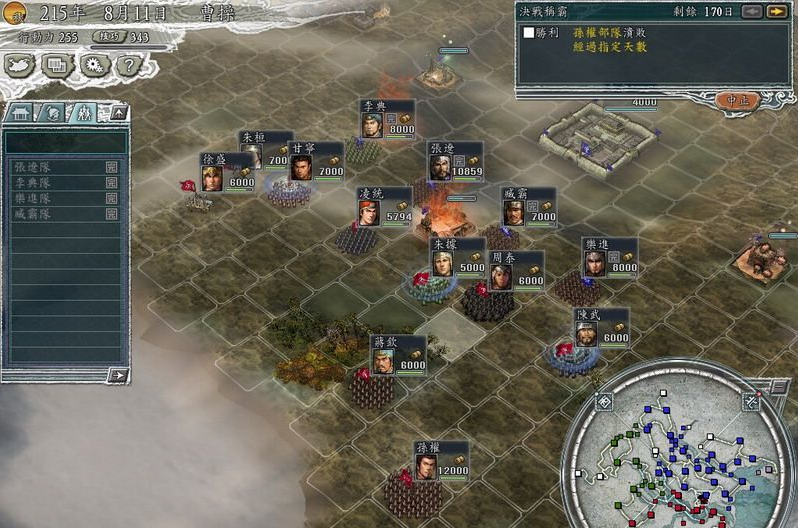Collapse the unit list panel with the up arrow

[117, 113]
